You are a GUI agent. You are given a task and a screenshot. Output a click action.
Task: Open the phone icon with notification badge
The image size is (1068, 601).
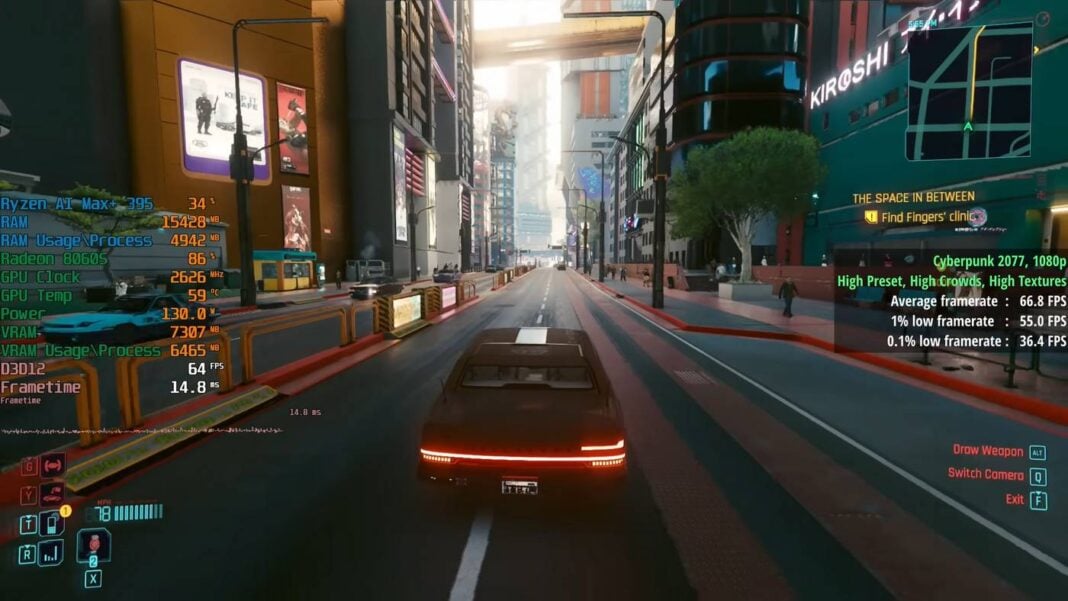coord(51,523)
